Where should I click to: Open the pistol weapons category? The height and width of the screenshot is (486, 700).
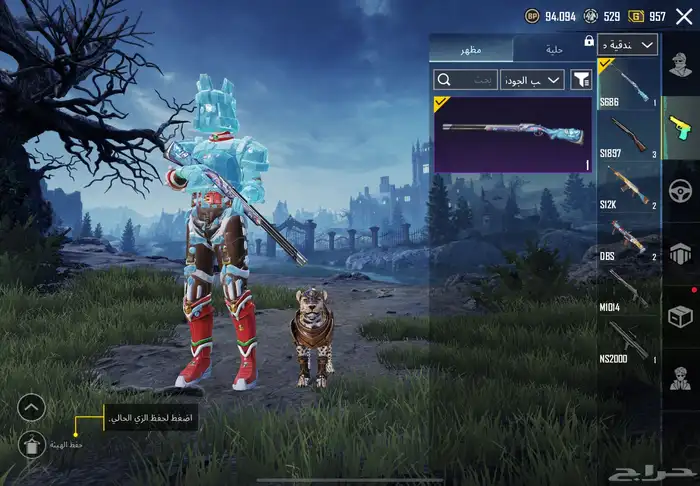point(679,126)
